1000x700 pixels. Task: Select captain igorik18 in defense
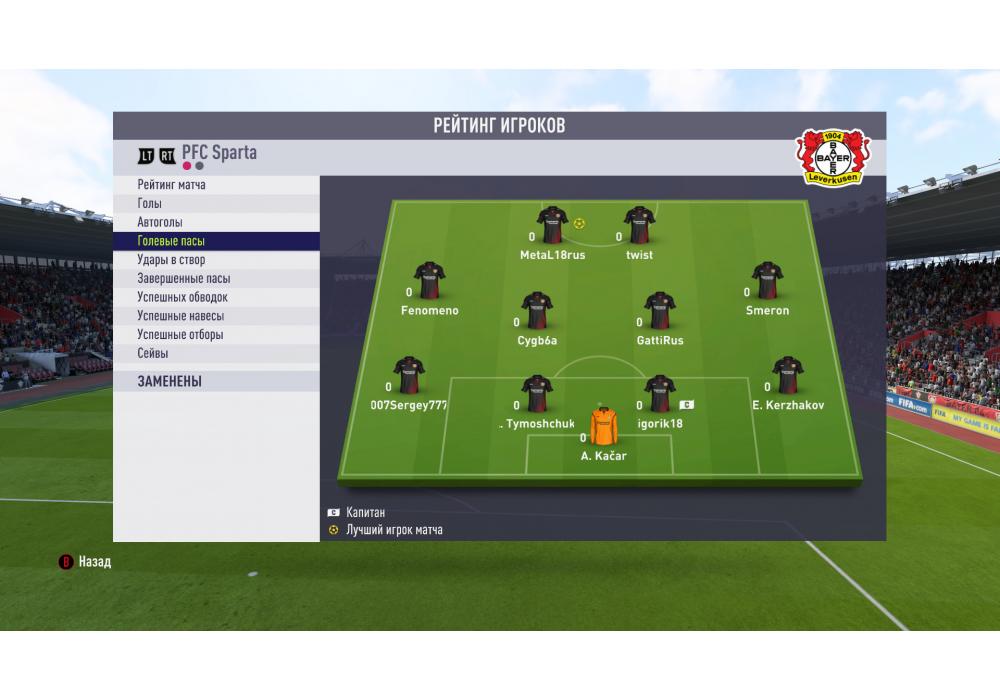(x=660, y=395)
